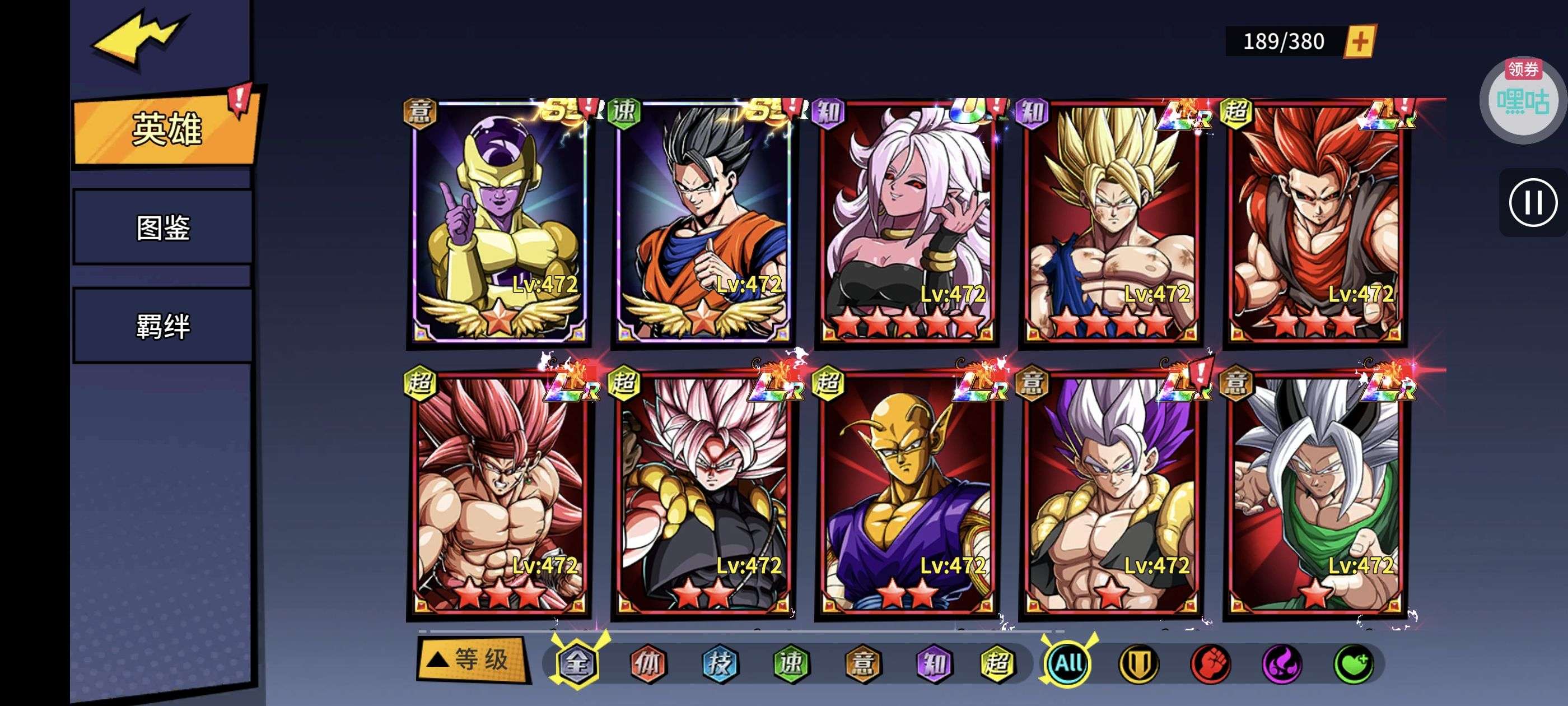
Task: Pause using the round pause button
Action: [1532, 202]
